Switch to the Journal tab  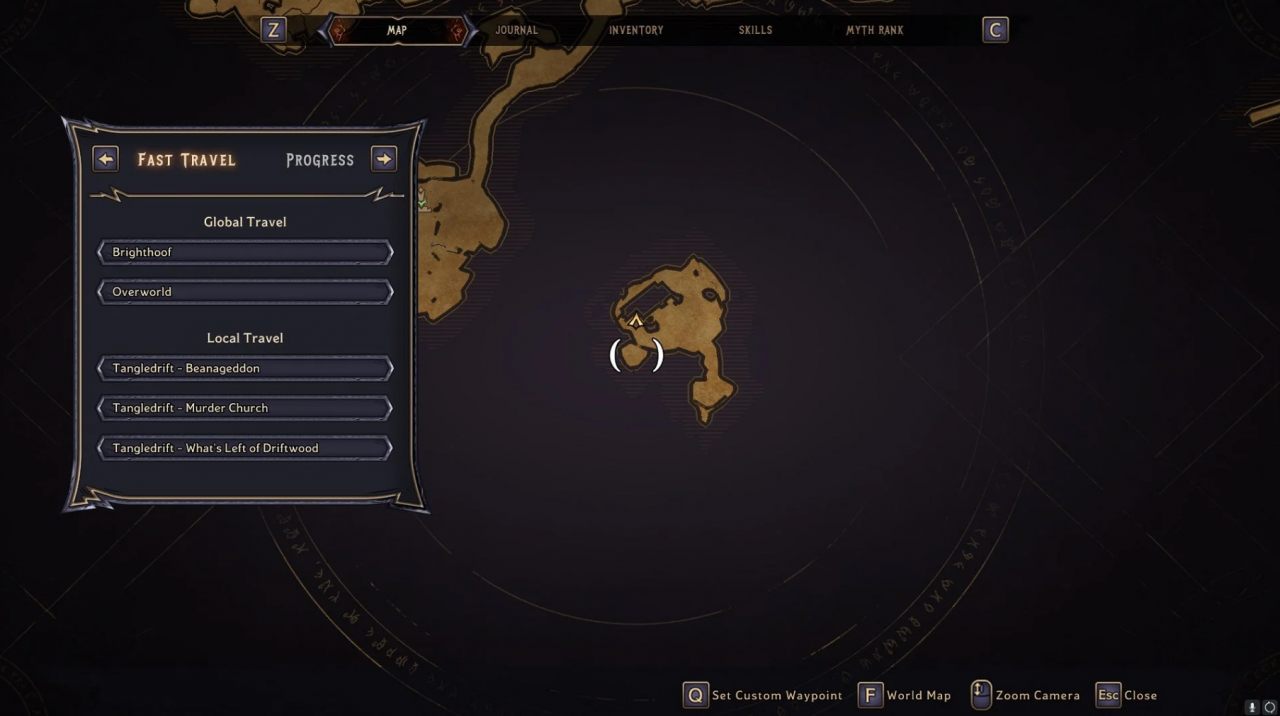tap(517, 30)
